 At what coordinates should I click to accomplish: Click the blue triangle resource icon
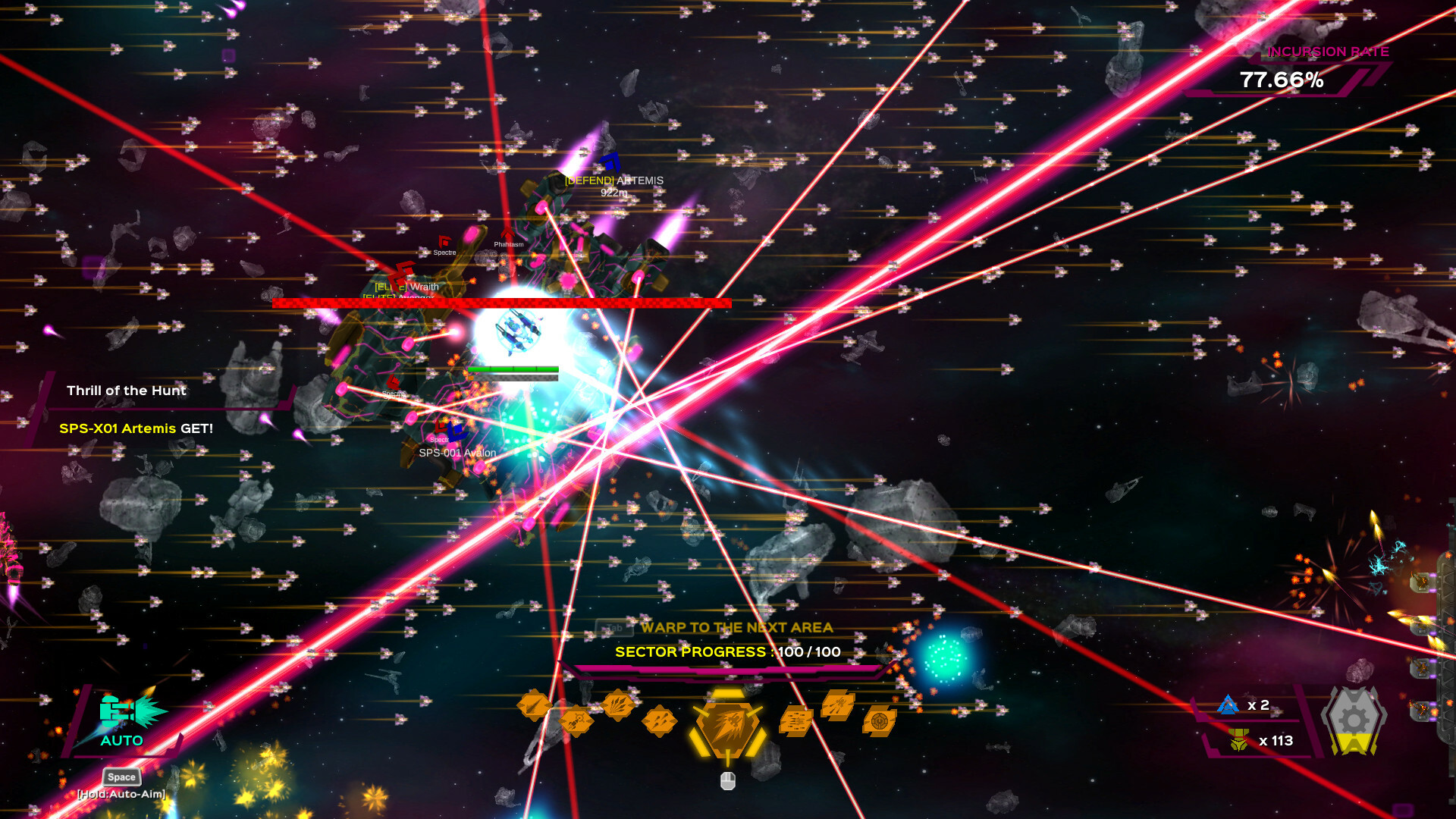tap(1228, 705)
